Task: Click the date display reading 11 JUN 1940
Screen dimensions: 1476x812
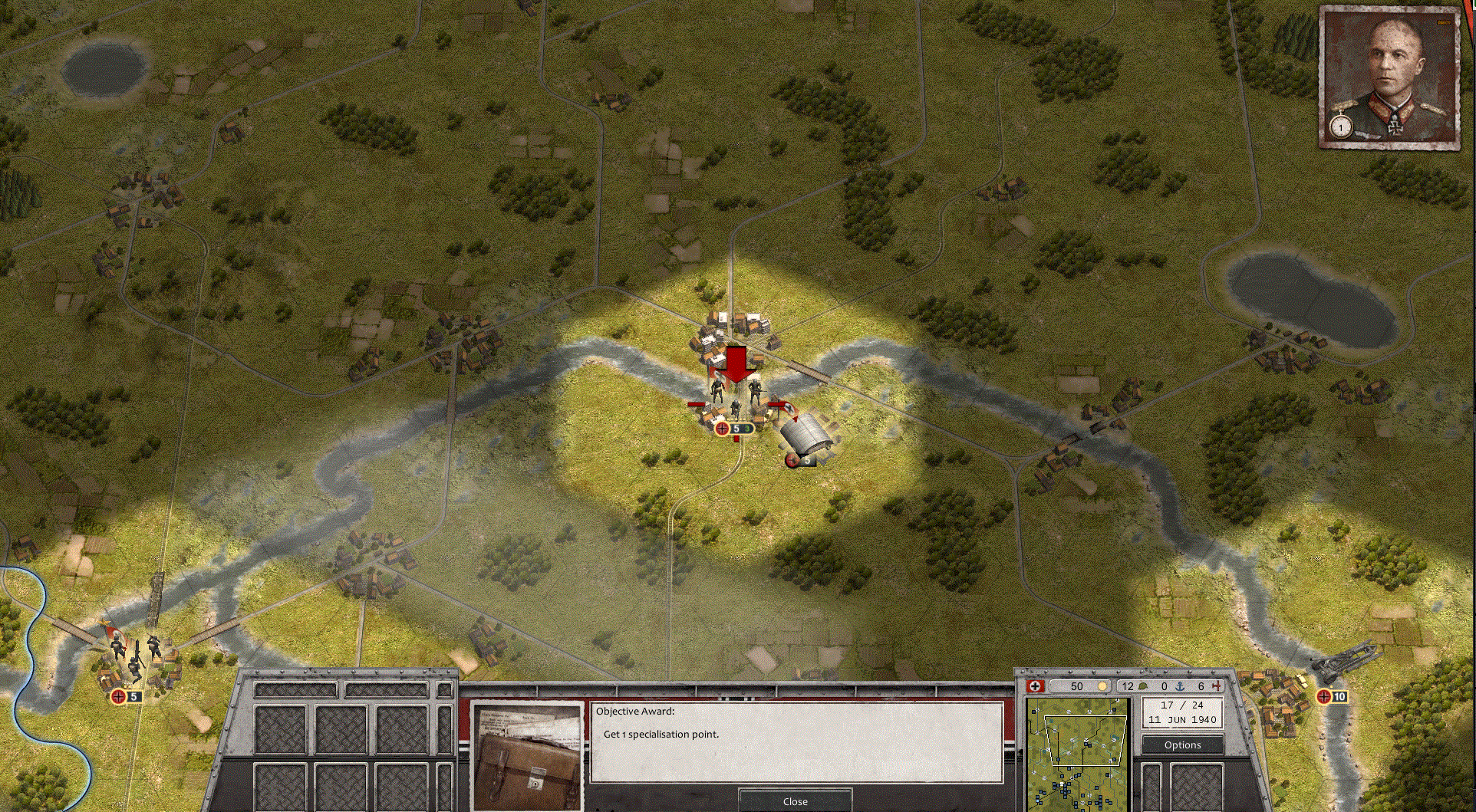Action: tap(1182, 719)
